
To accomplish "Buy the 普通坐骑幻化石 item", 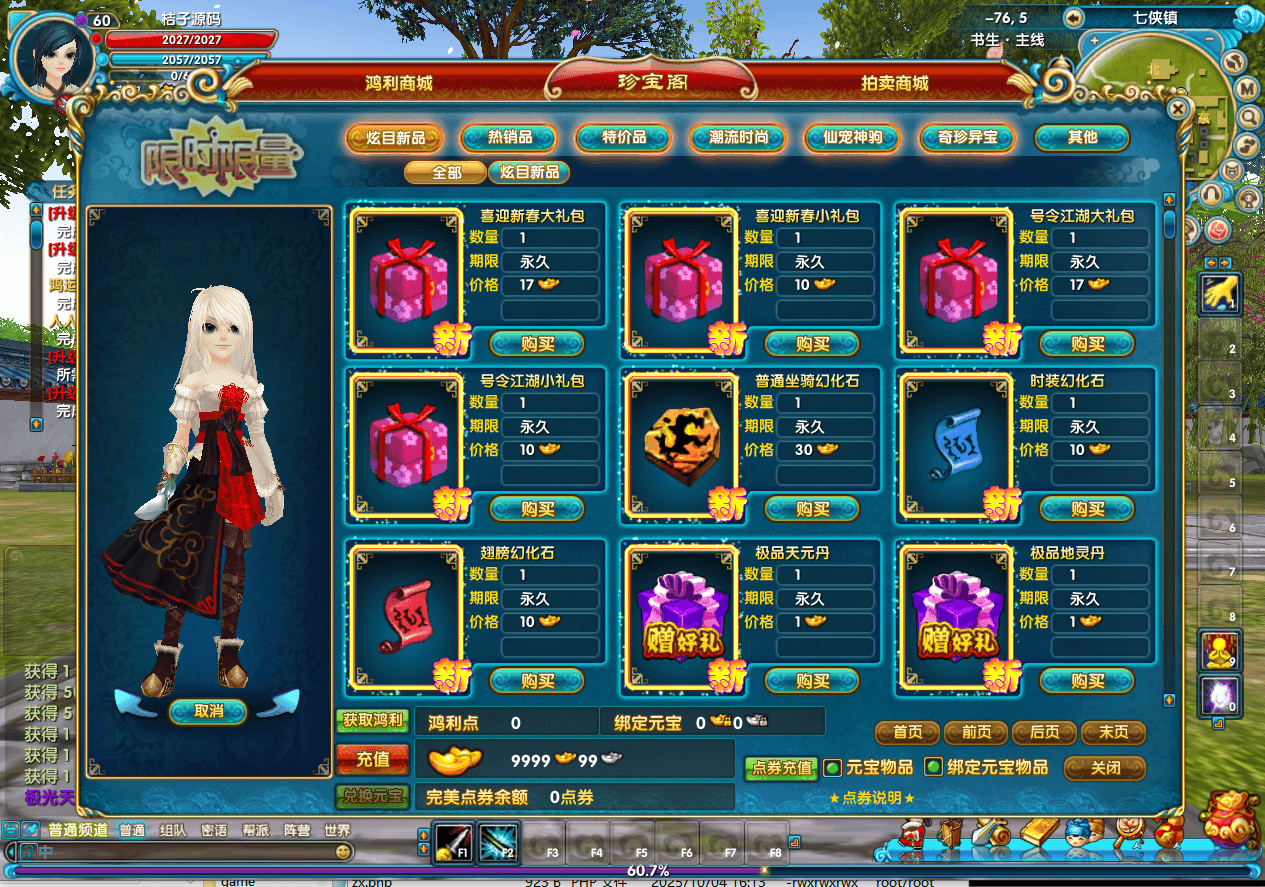I will click(812, 509).
